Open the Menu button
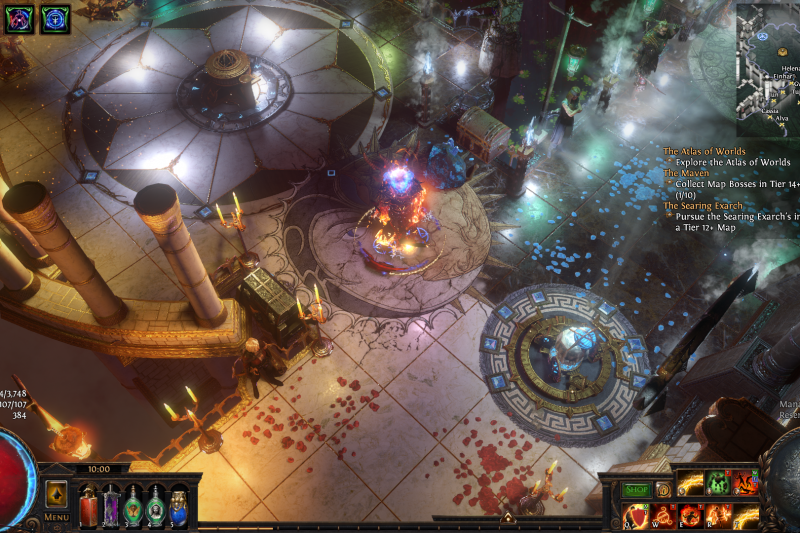 tap(56, 517)
